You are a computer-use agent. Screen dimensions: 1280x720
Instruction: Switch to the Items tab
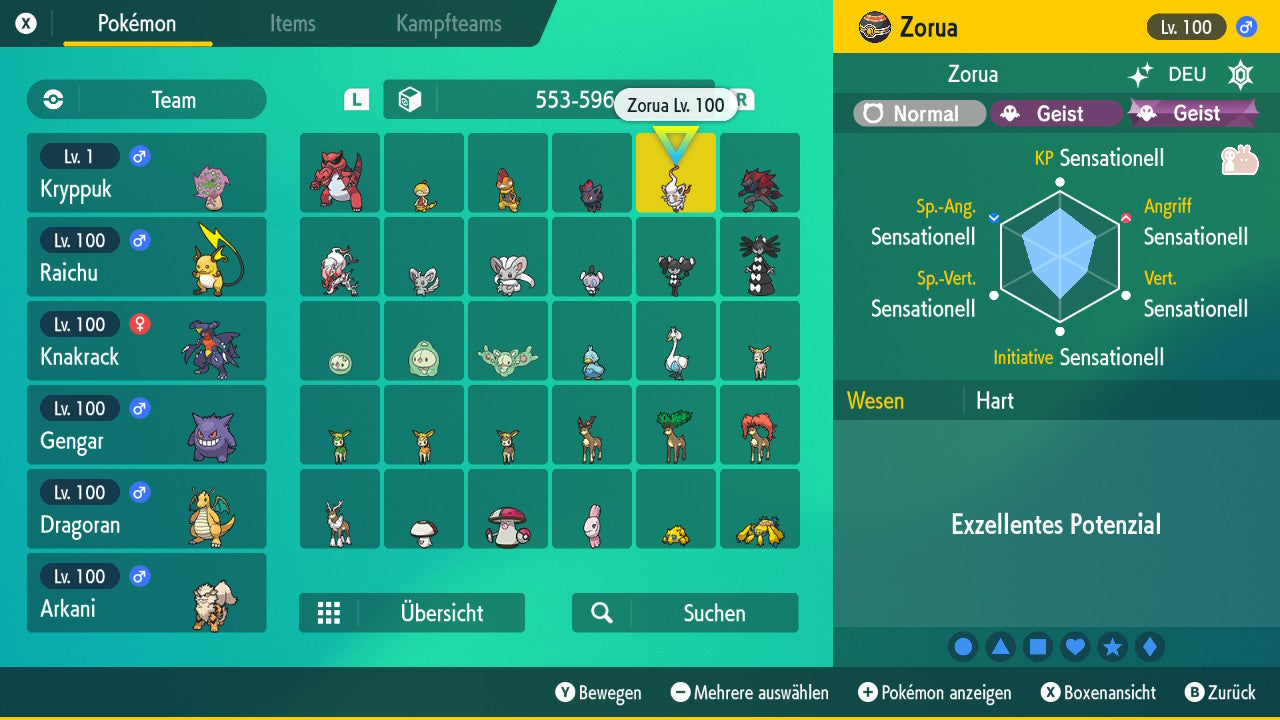[292, 25]
